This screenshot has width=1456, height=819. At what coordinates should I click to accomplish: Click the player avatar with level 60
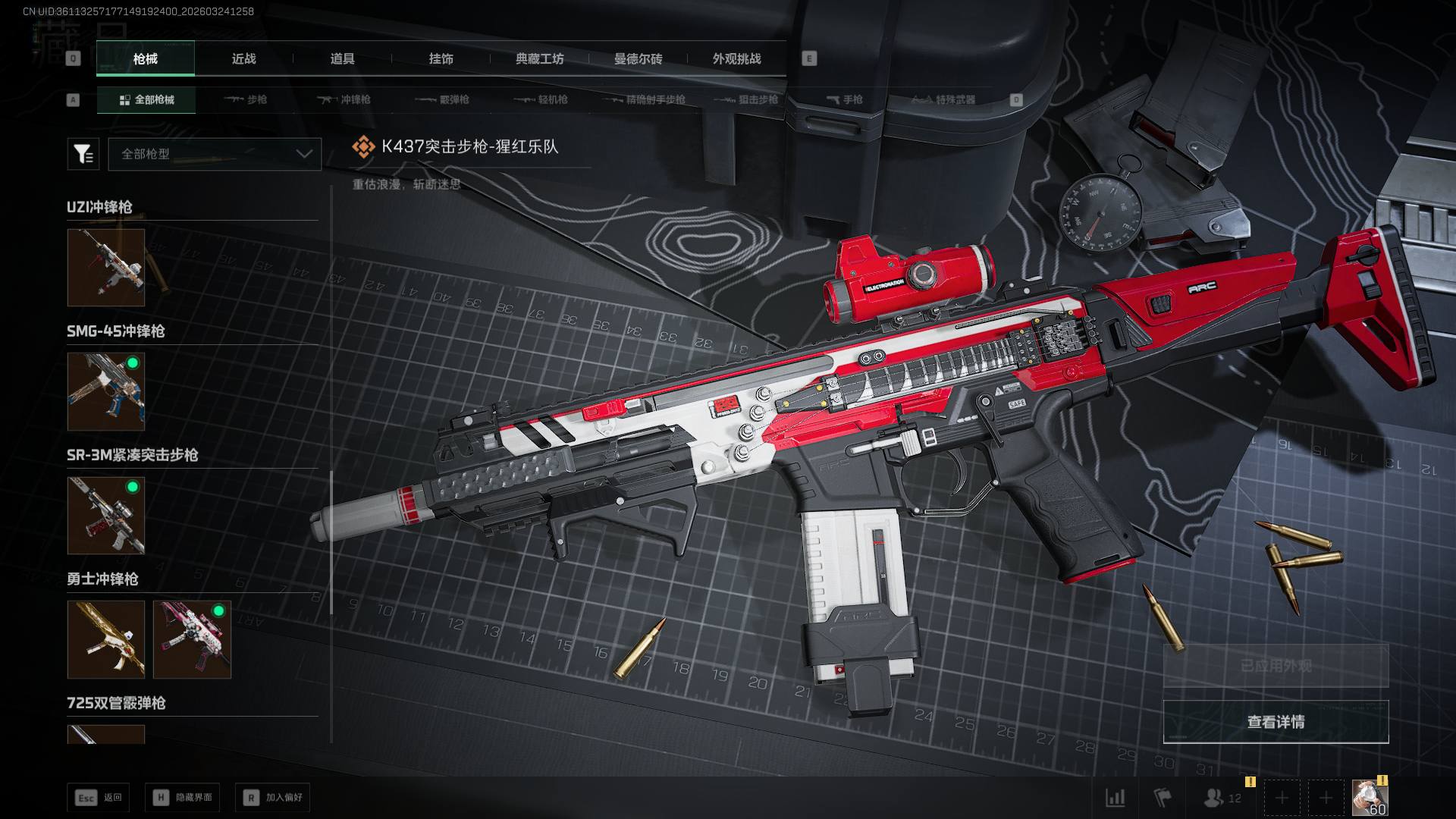[1370, 798]
